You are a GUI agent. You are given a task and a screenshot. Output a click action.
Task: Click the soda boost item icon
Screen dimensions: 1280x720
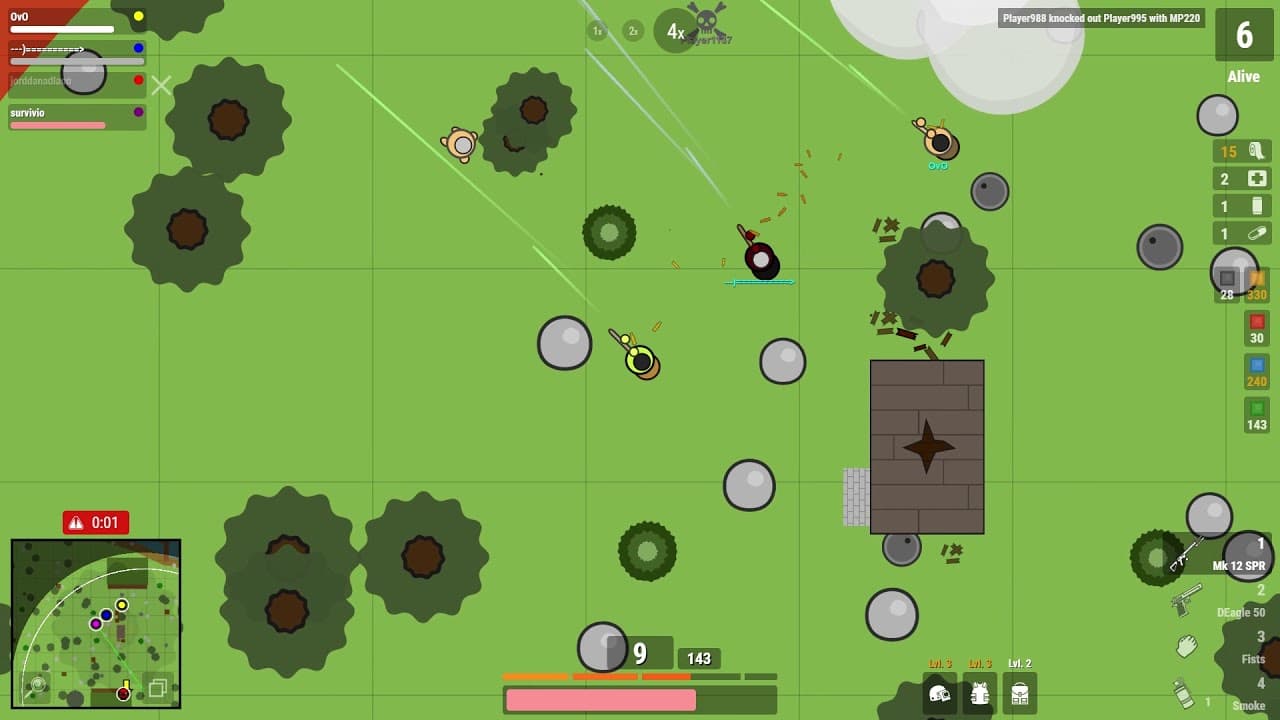click(x=1241, y=206)
